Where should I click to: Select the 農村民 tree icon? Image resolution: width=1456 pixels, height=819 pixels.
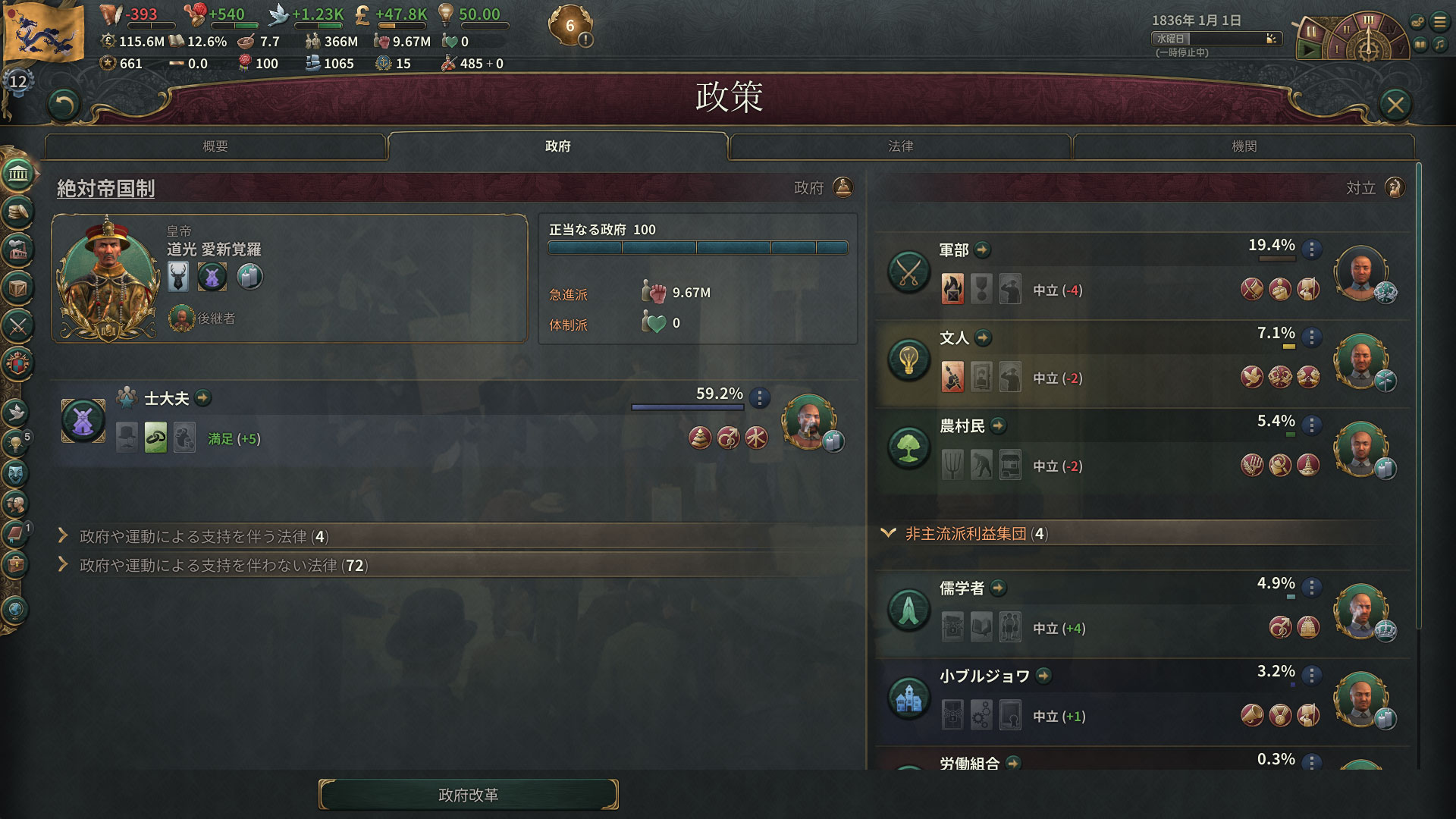coord(908,447)
